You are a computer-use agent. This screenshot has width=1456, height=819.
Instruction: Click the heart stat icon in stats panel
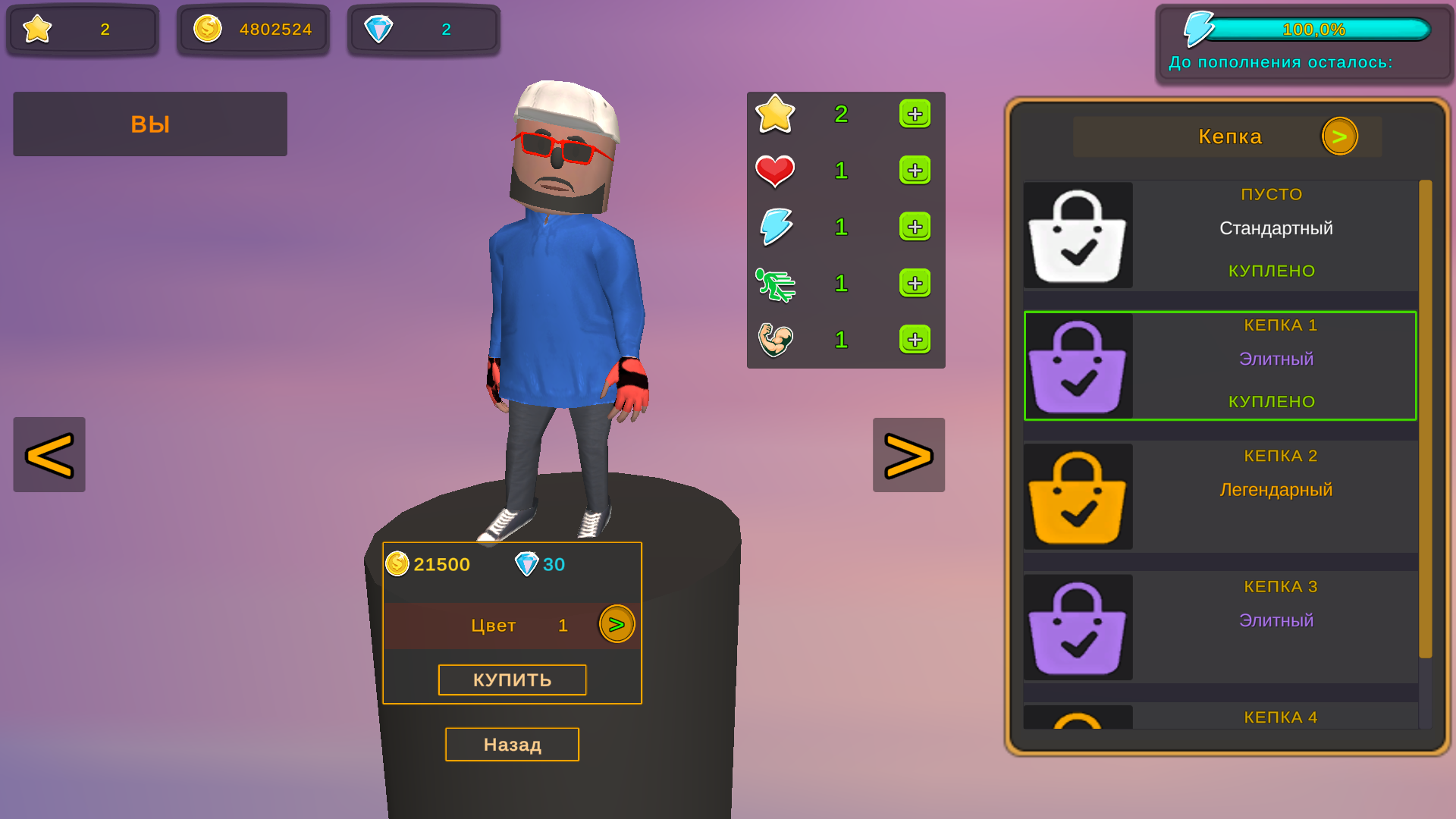coord(774,171)
